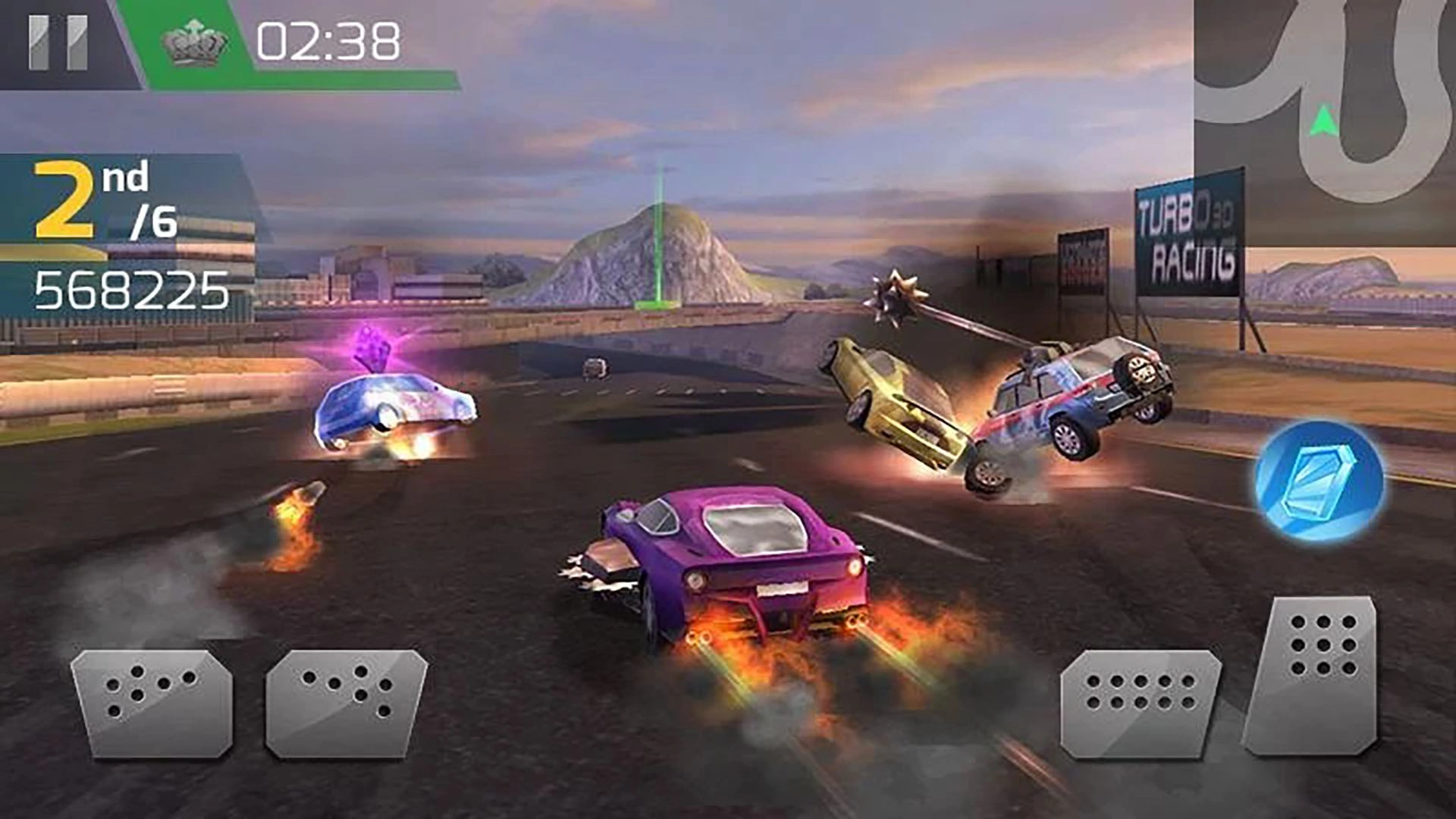Hit the wide brake pedal
The height and width of the screenshot is (819, 1456).
(1140, 703)
